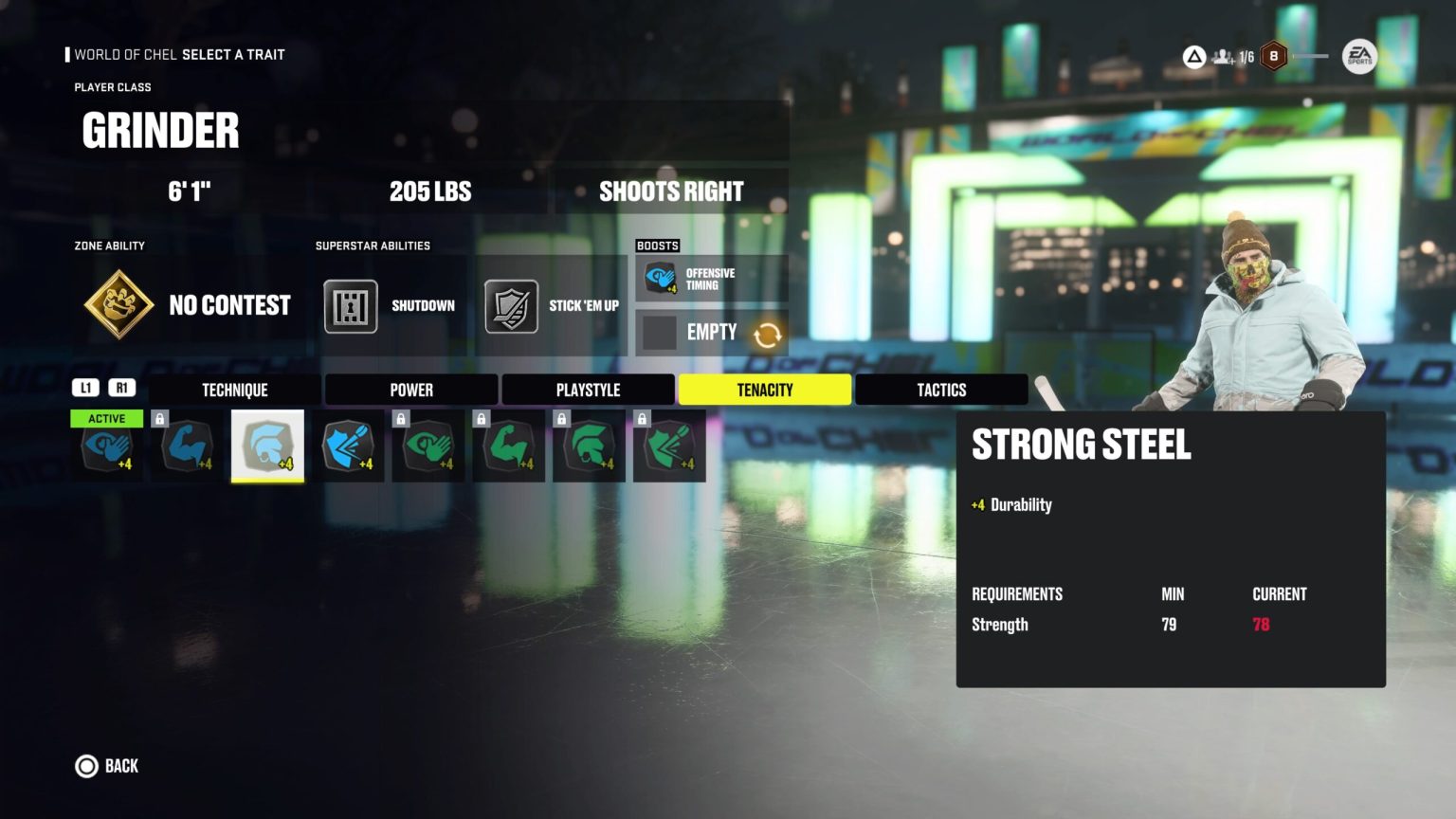The width and height of the screenshot is (1456, 819).
Task: Switch to the POWER tab
Action: (x=410, y=389)
